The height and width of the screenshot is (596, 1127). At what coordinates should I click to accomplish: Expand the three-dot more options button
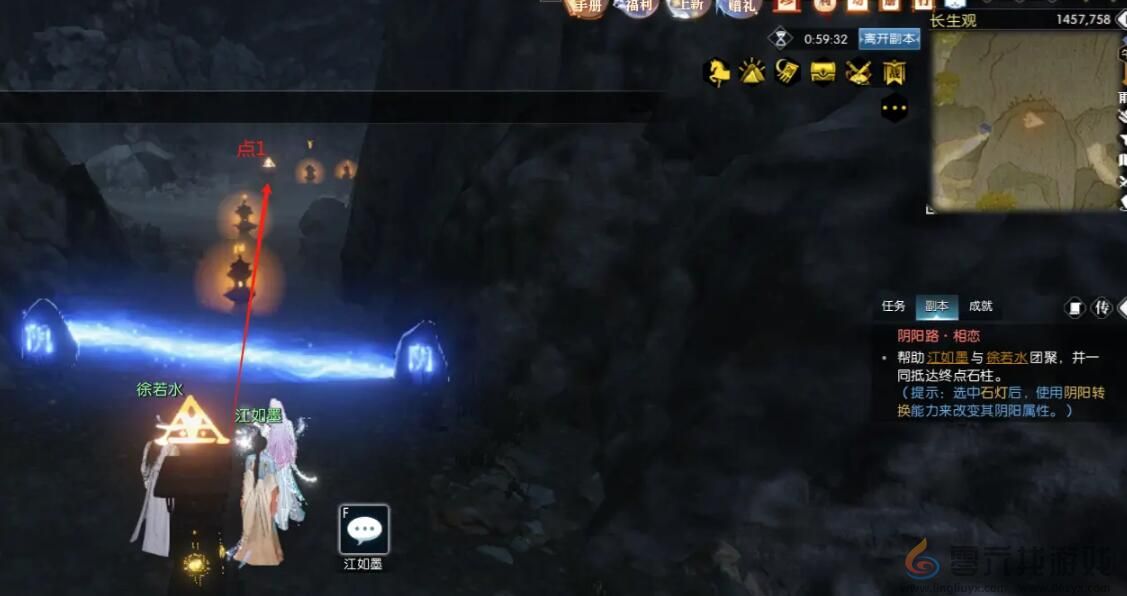893,107
